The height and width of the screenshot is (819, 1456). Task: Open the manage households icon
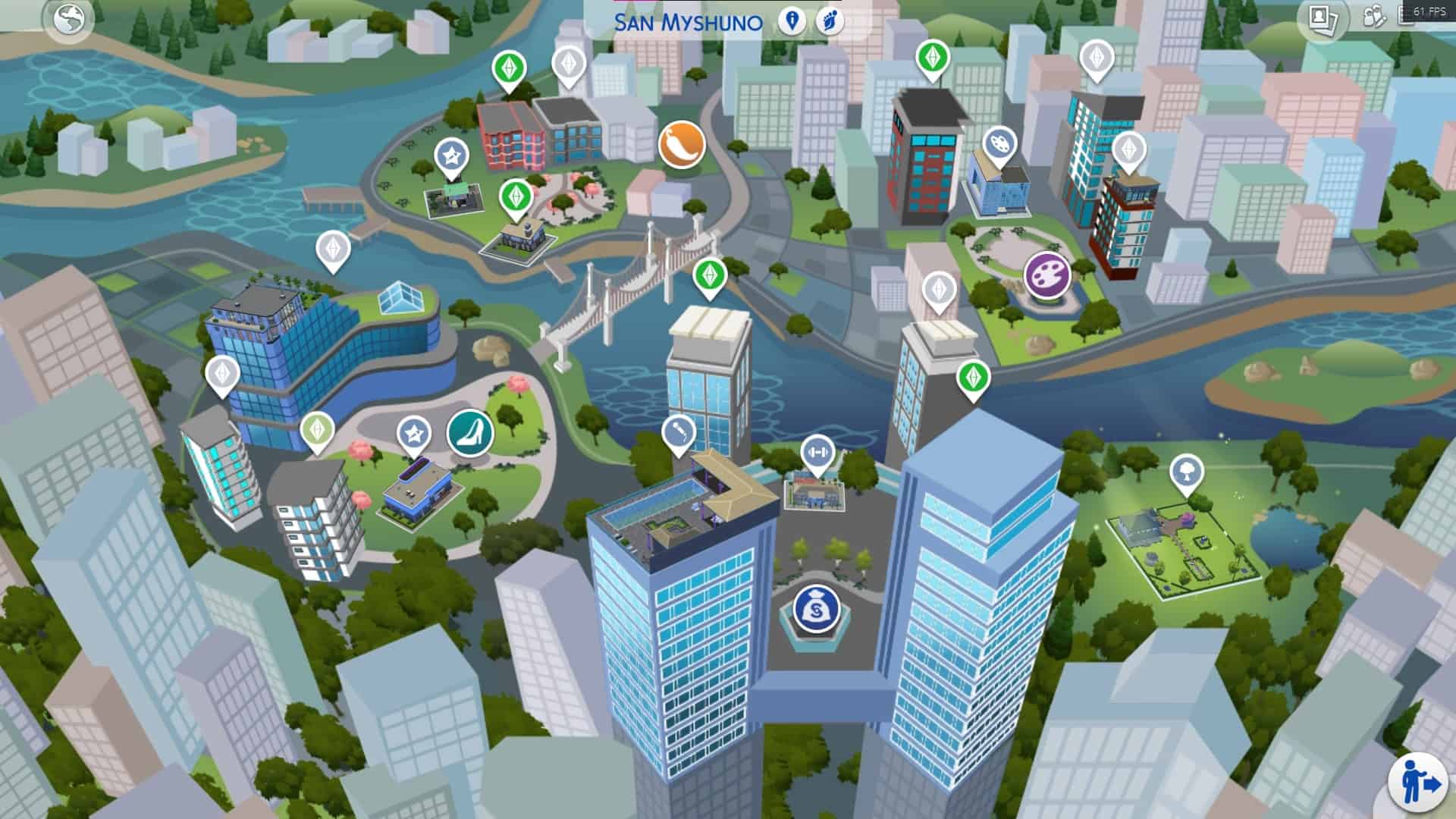(1374, 17)
